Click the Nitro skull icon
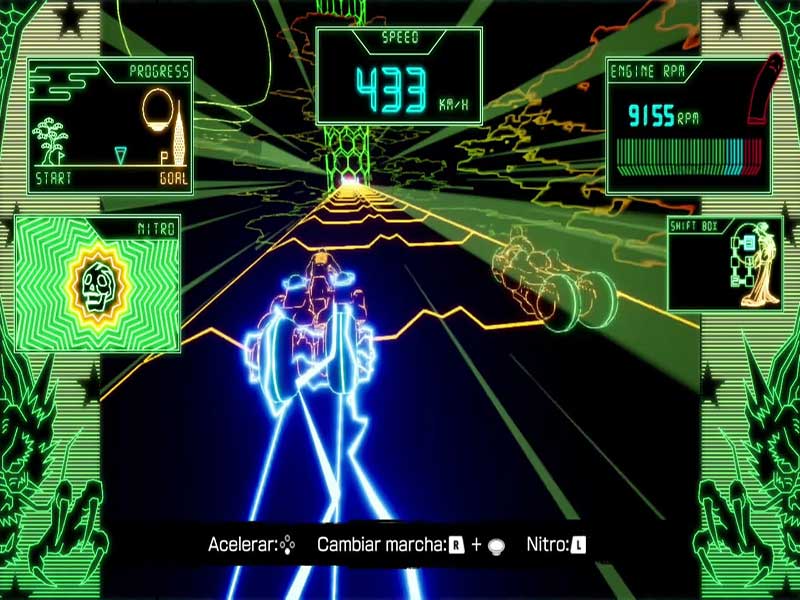800x600 pixels. click(98, 284)
